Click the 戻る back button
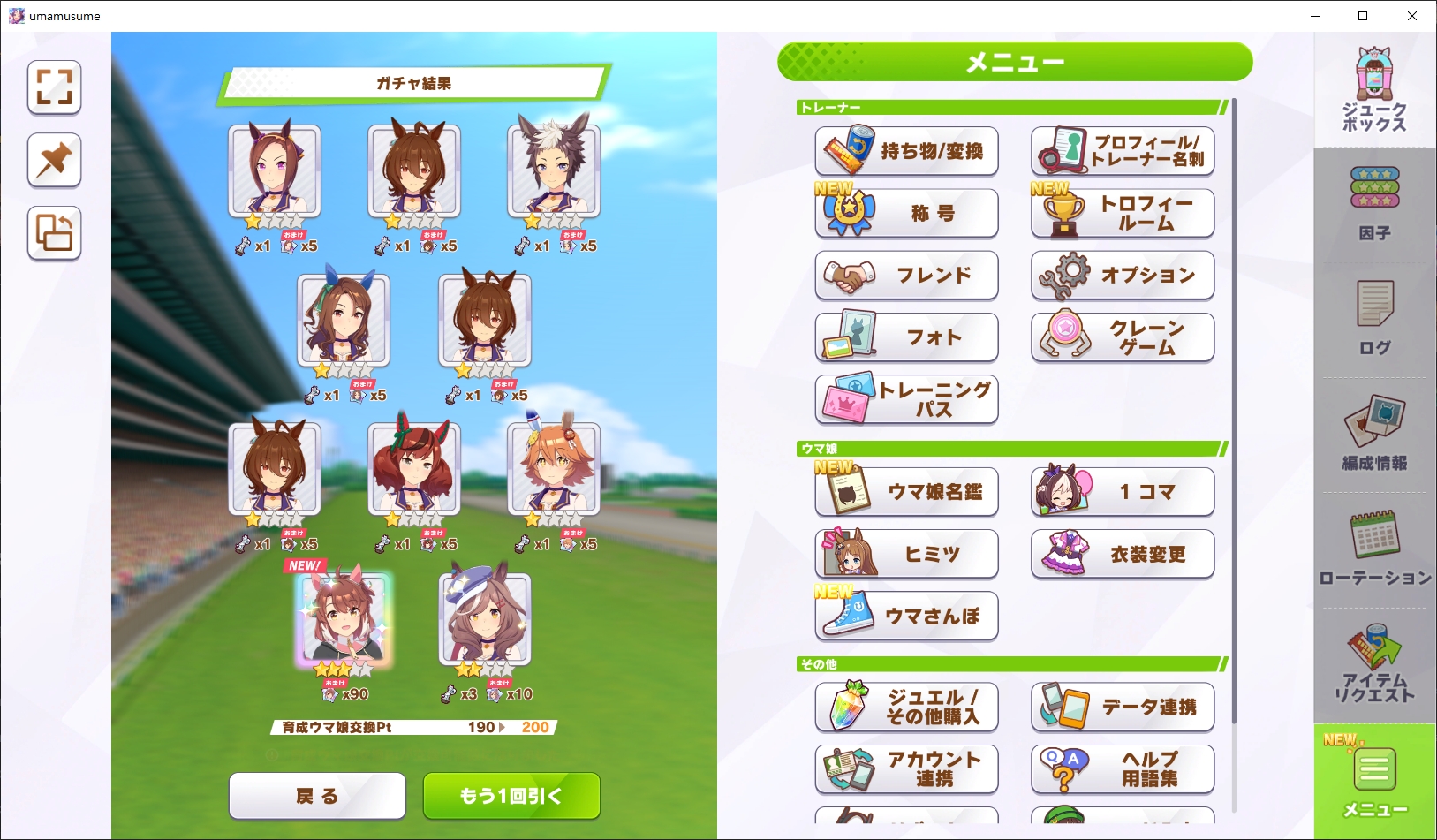 tap(317, 796)
